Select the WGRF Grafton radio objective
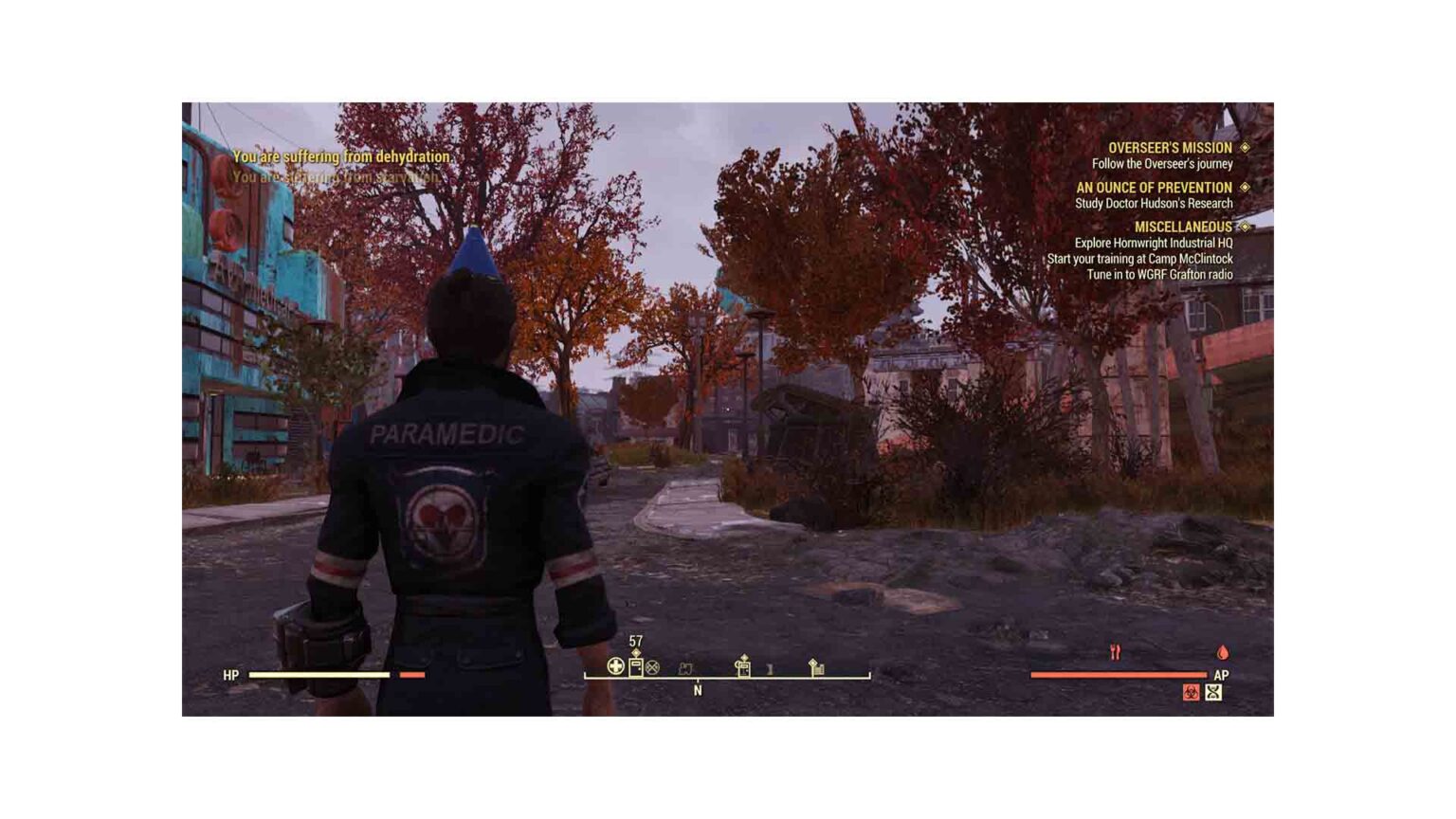1456x819 pixels. [1159, 275]
